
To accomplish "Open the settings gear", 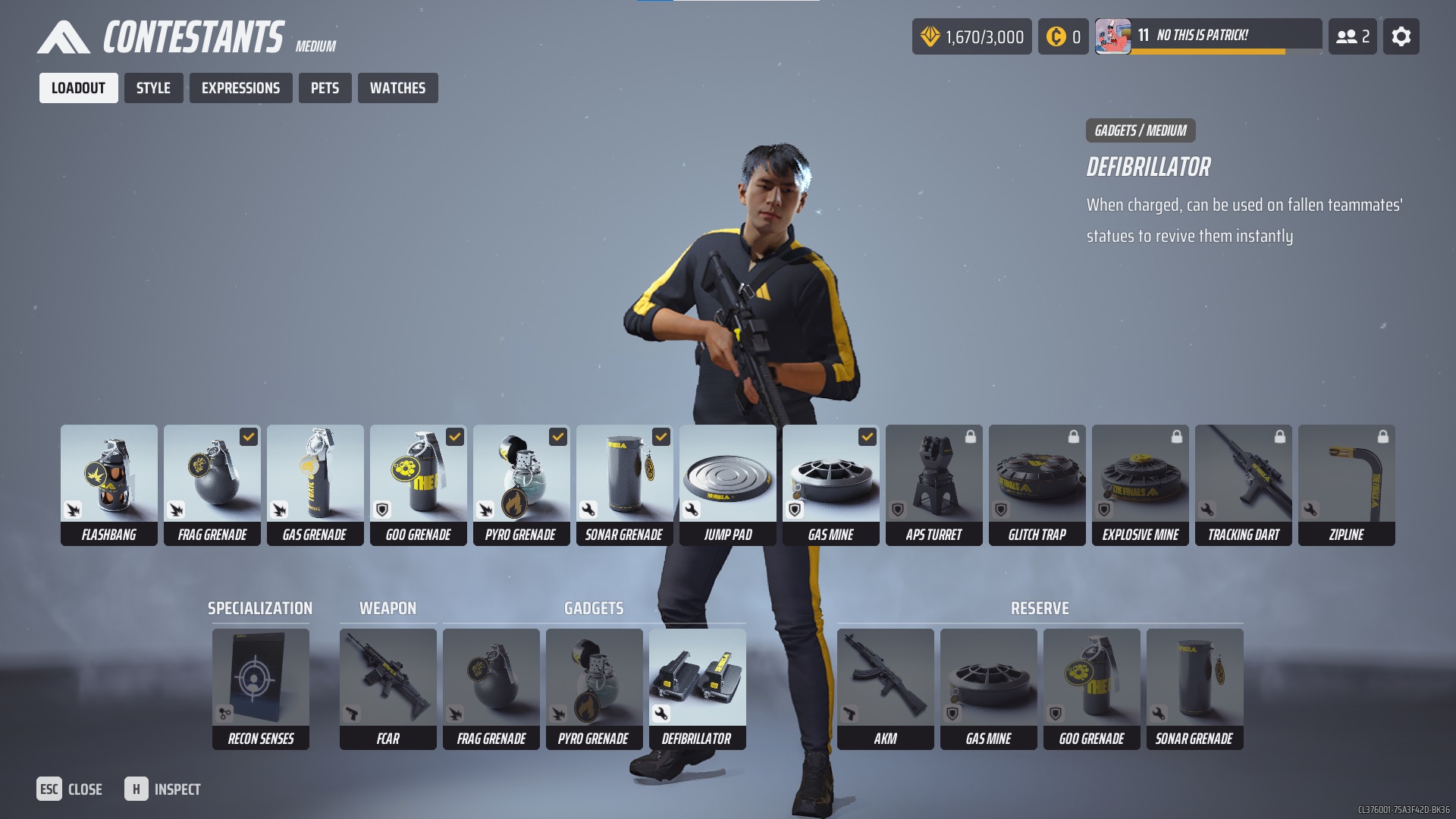I will [x=1401, y=36].
